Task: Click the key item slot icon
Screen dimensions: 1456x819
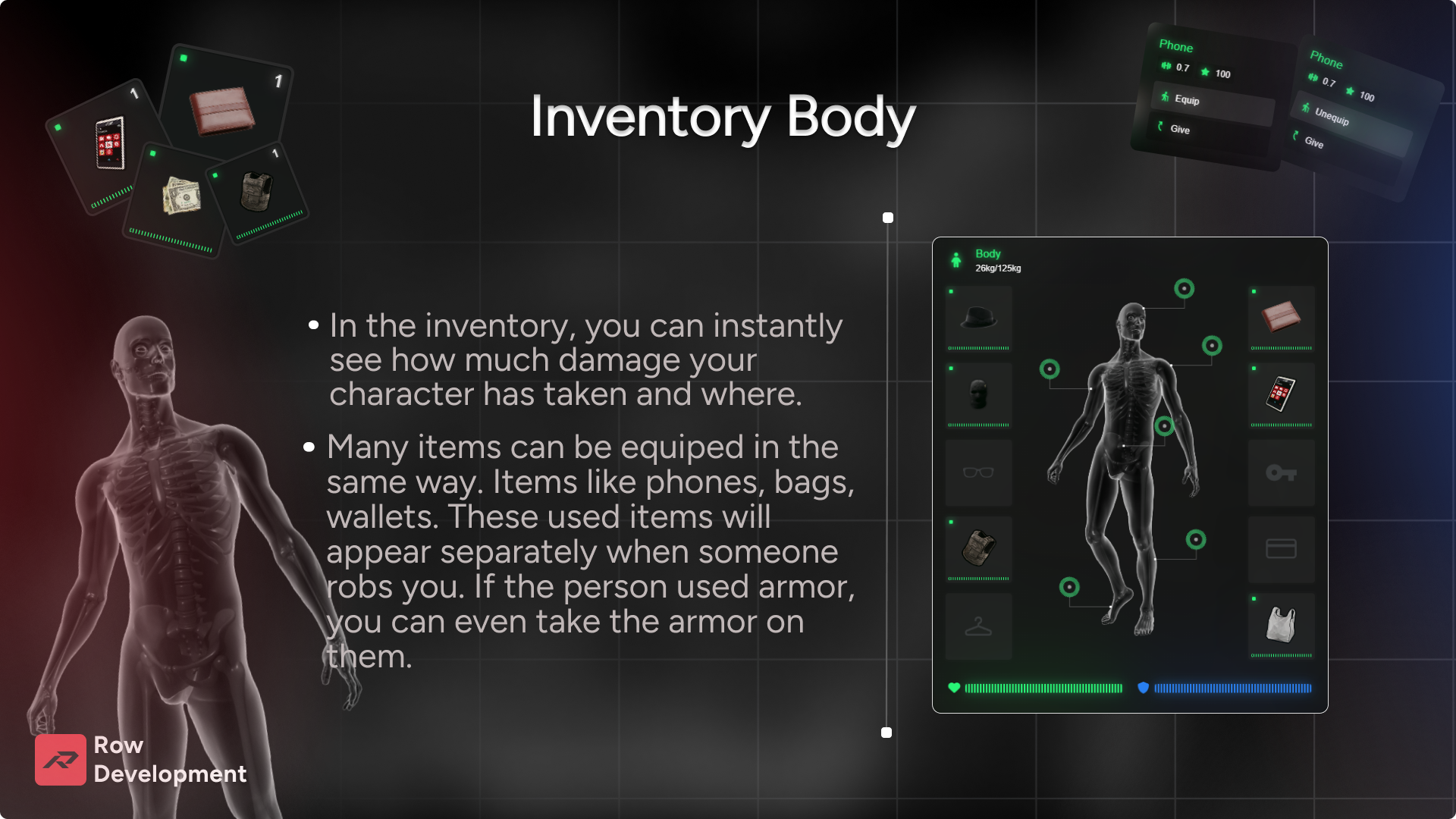Action: point(1282,472)
